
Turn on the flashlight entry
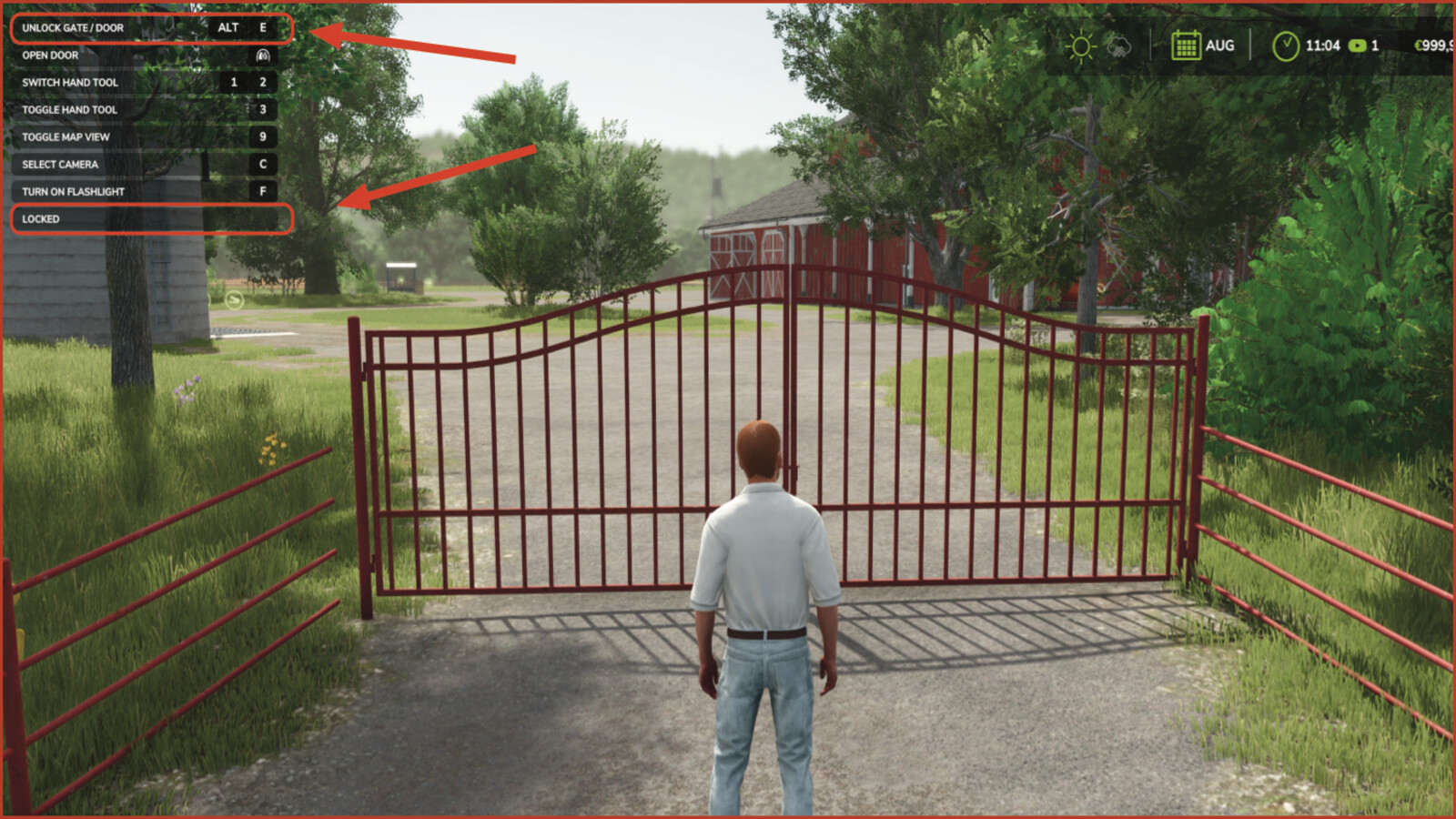pyautogui.click(x=73, y=192)
